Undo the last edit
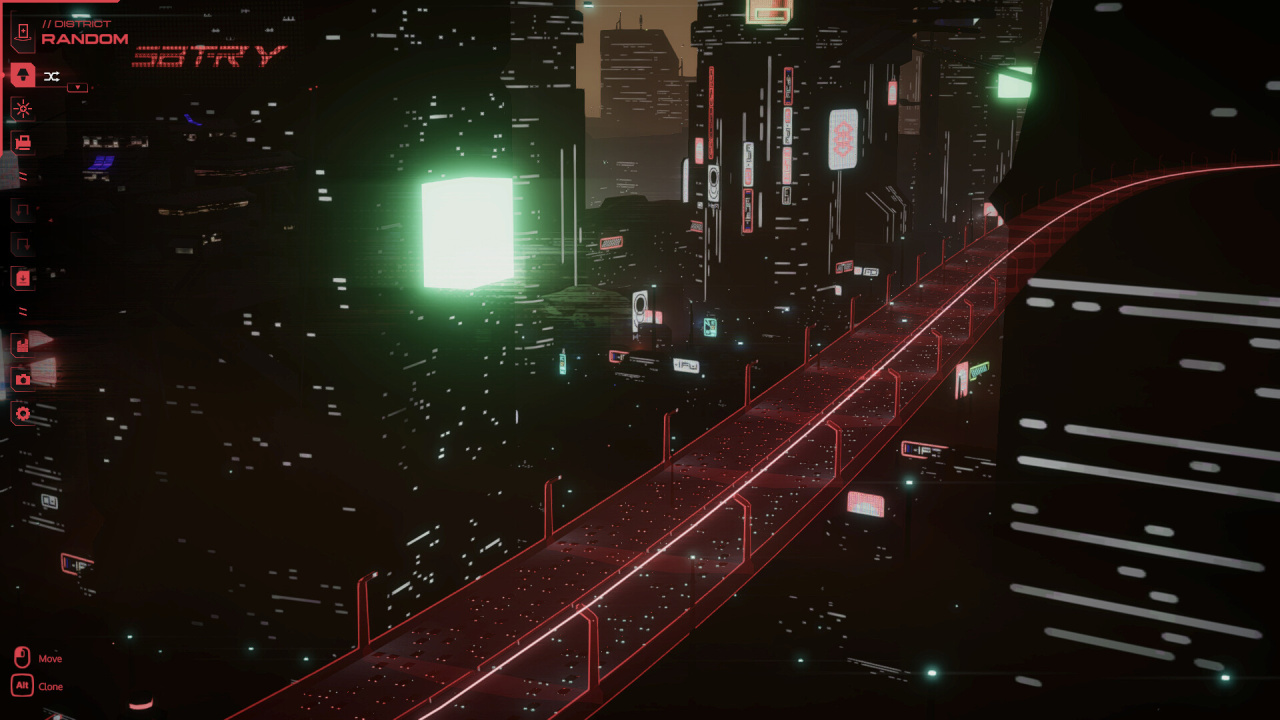Image resolution: width=1280 pixels, height=720 pixels. click(22, 209)
